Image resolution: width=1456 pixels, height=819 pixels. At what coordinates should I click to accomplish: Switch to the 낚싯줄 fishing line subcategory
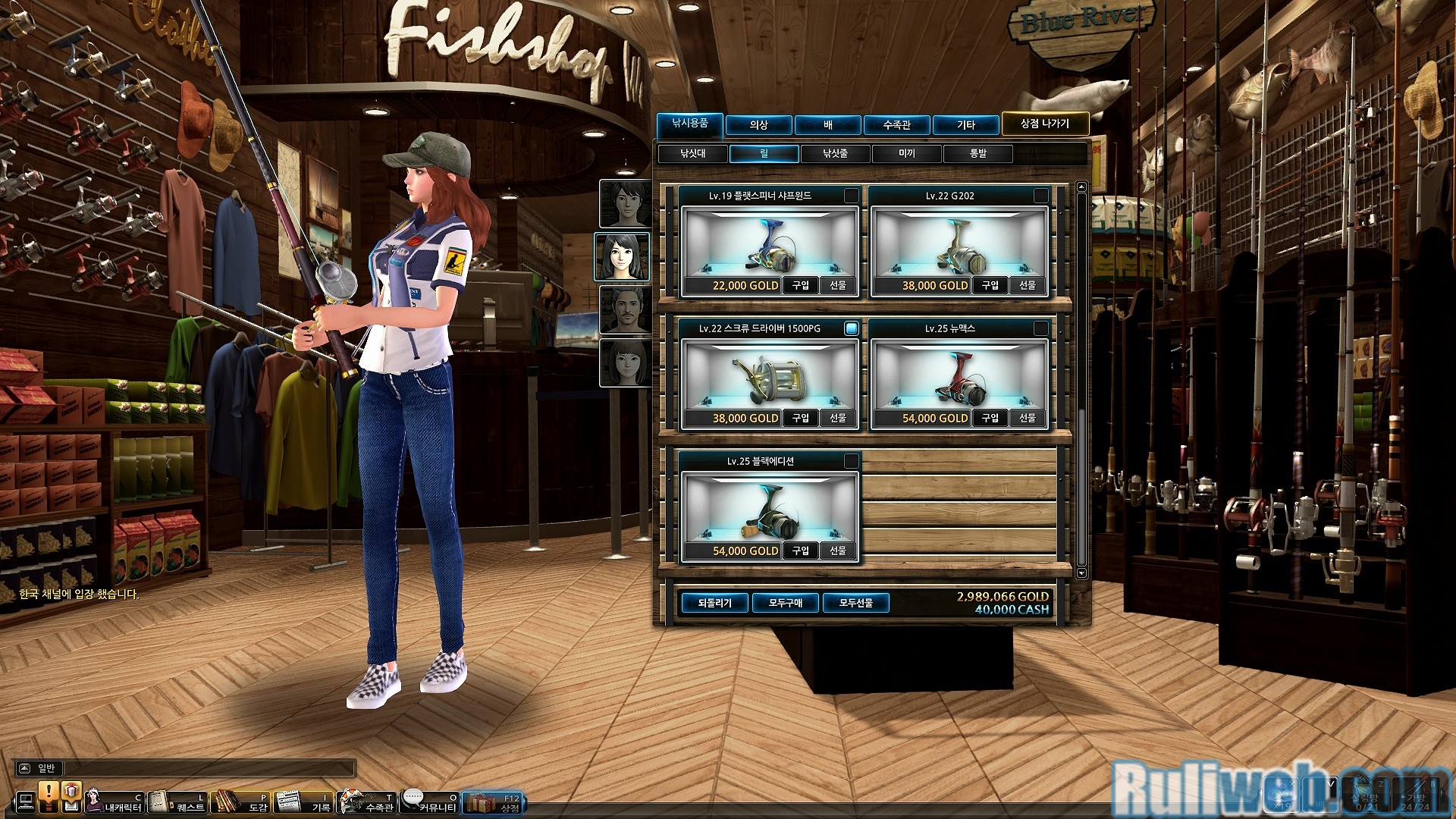click(x=835, y=154)
